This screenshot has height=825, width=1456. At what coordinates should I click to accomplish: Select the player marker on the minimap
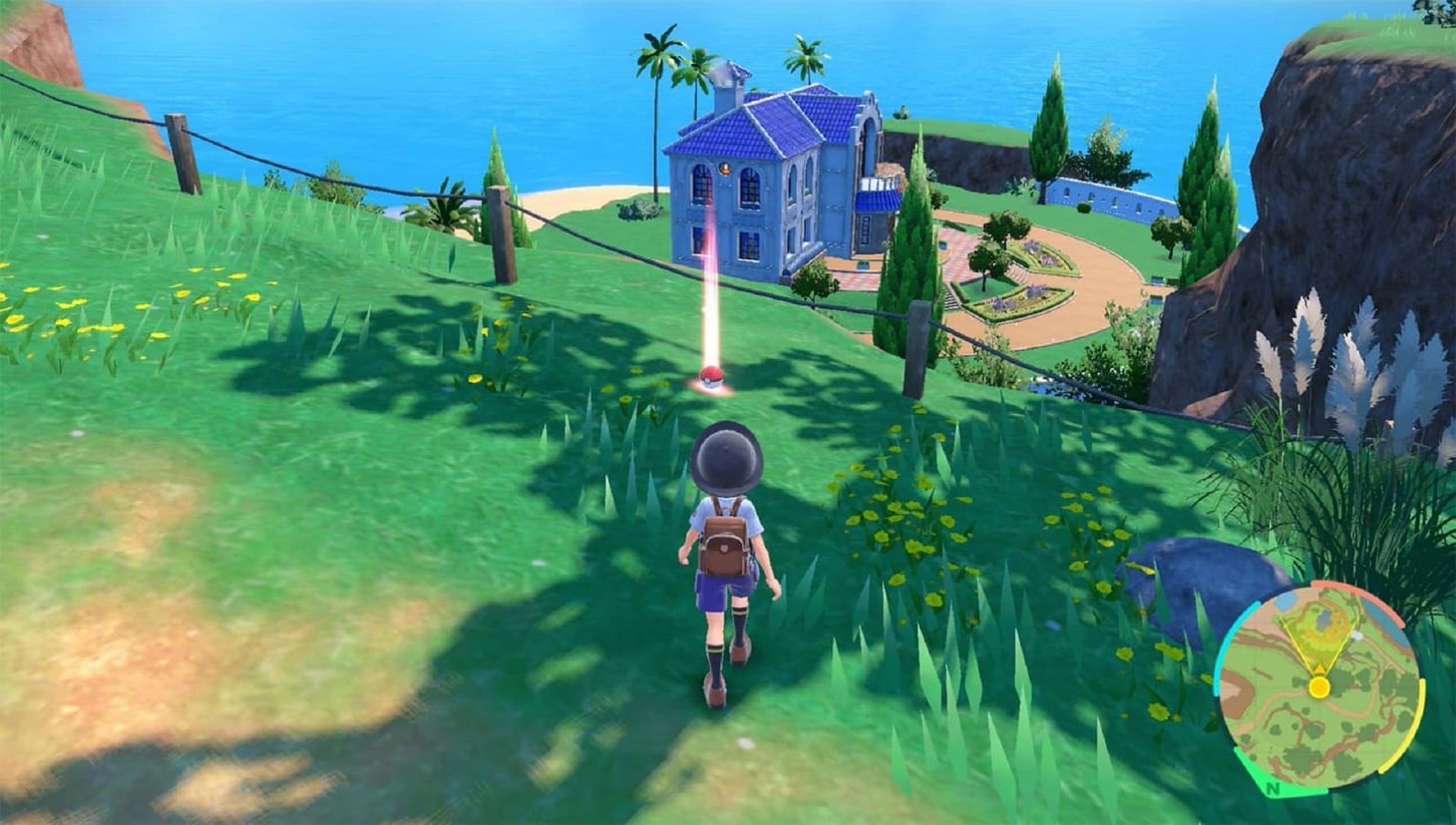[x=1320, y=687]
